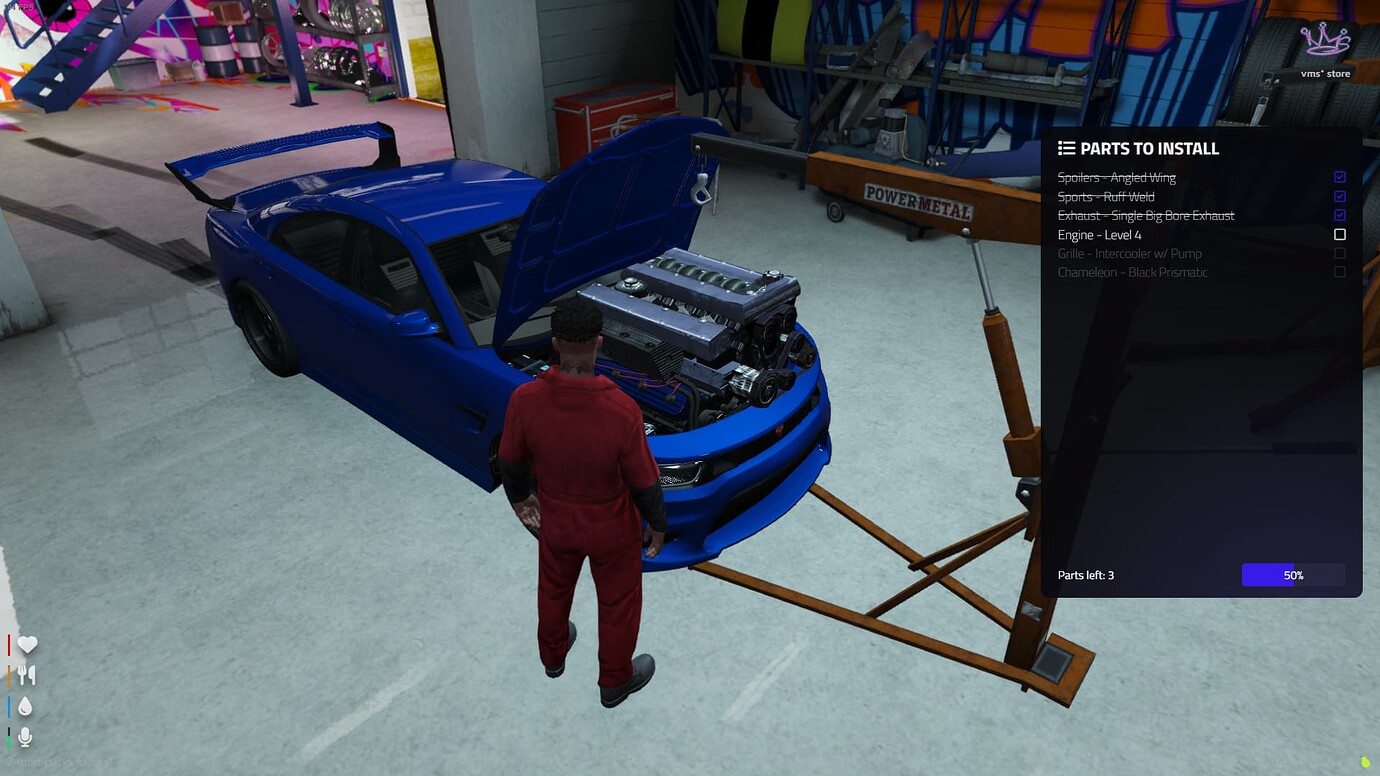Select the health bar indicator strip
This screenshot has width=1380, height=776.
click(10, 644)
